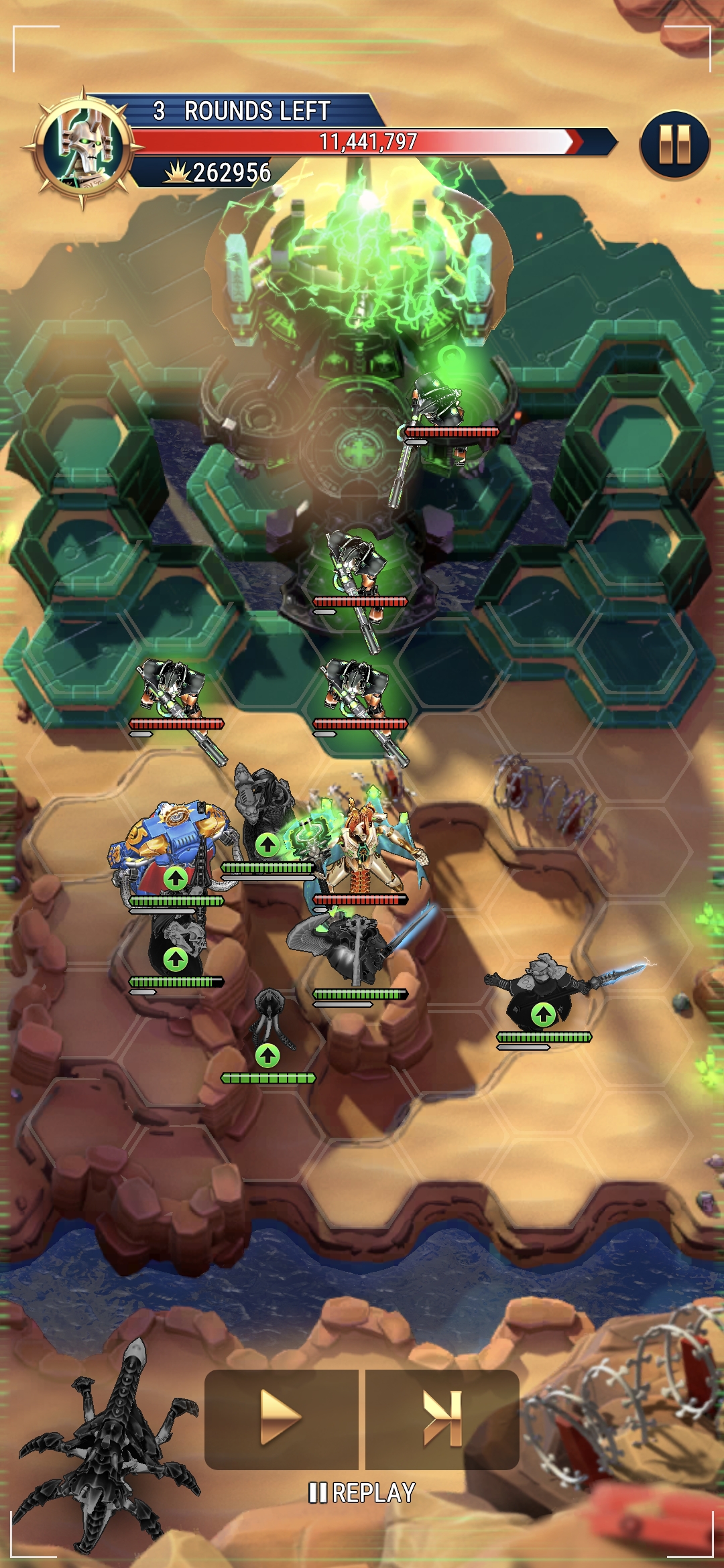Screen dimensions: 724x1568
Task: Pause the battle with the round button
Action: pos(674,145)
